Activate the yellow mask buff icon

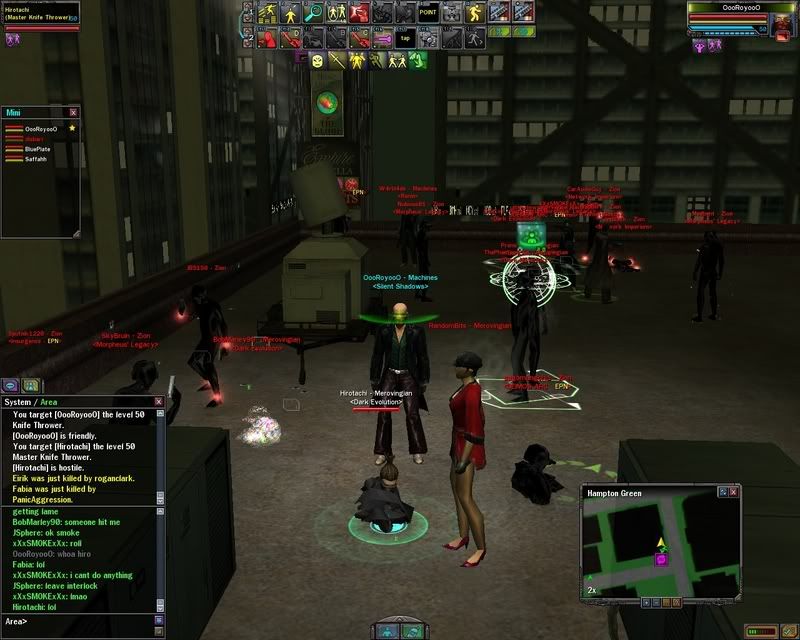316,61
